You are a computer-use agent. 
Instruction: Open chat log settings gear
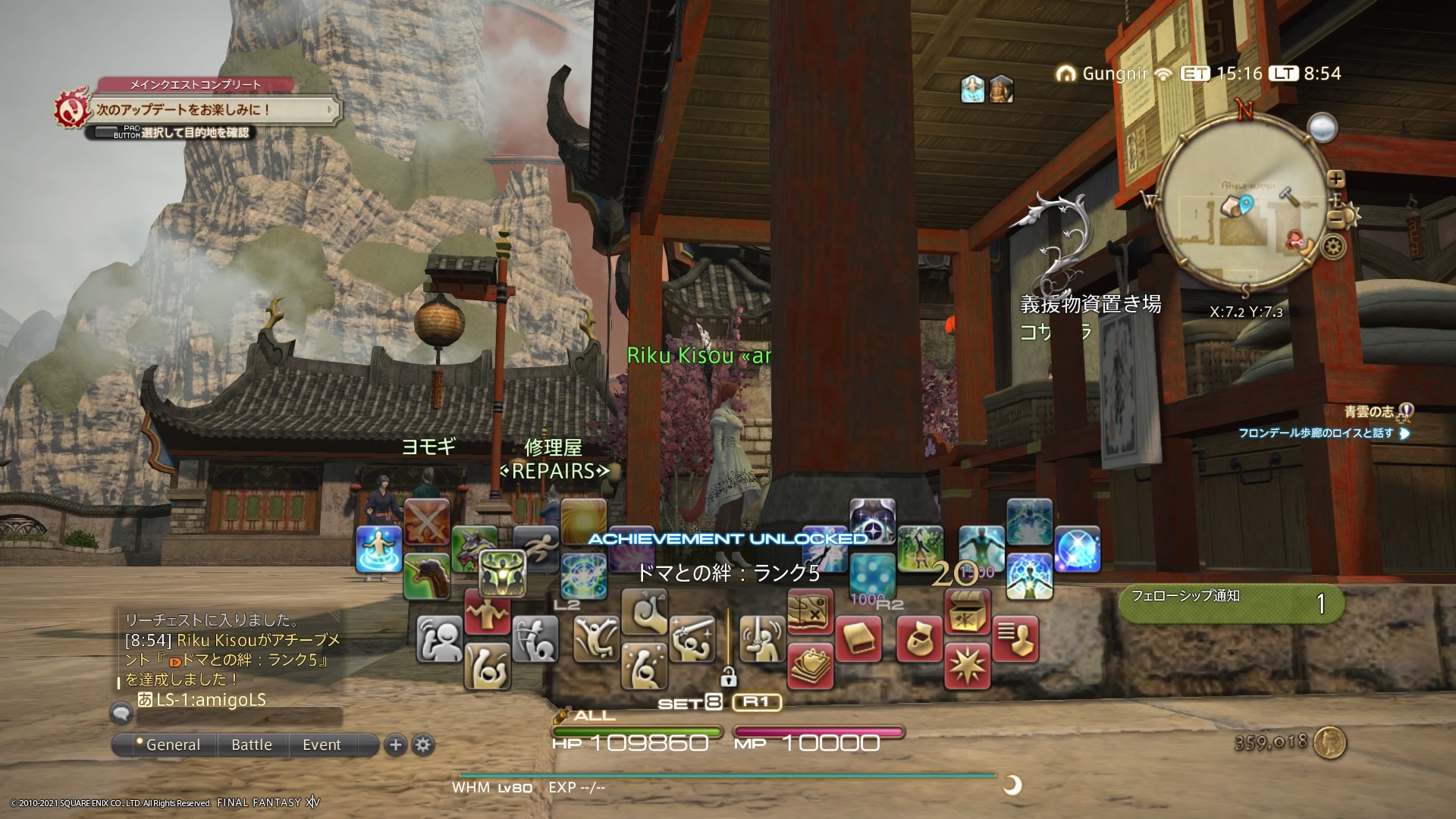[x=423, y=745]
